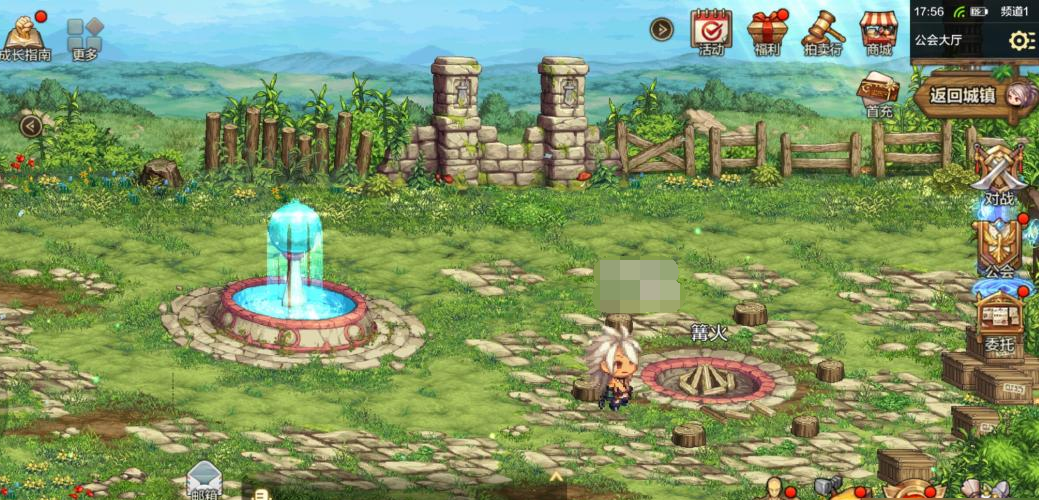Screen dimensions: 1039x500
Task: Click the left arrow collapse button
Action: [x=32, y=126]
